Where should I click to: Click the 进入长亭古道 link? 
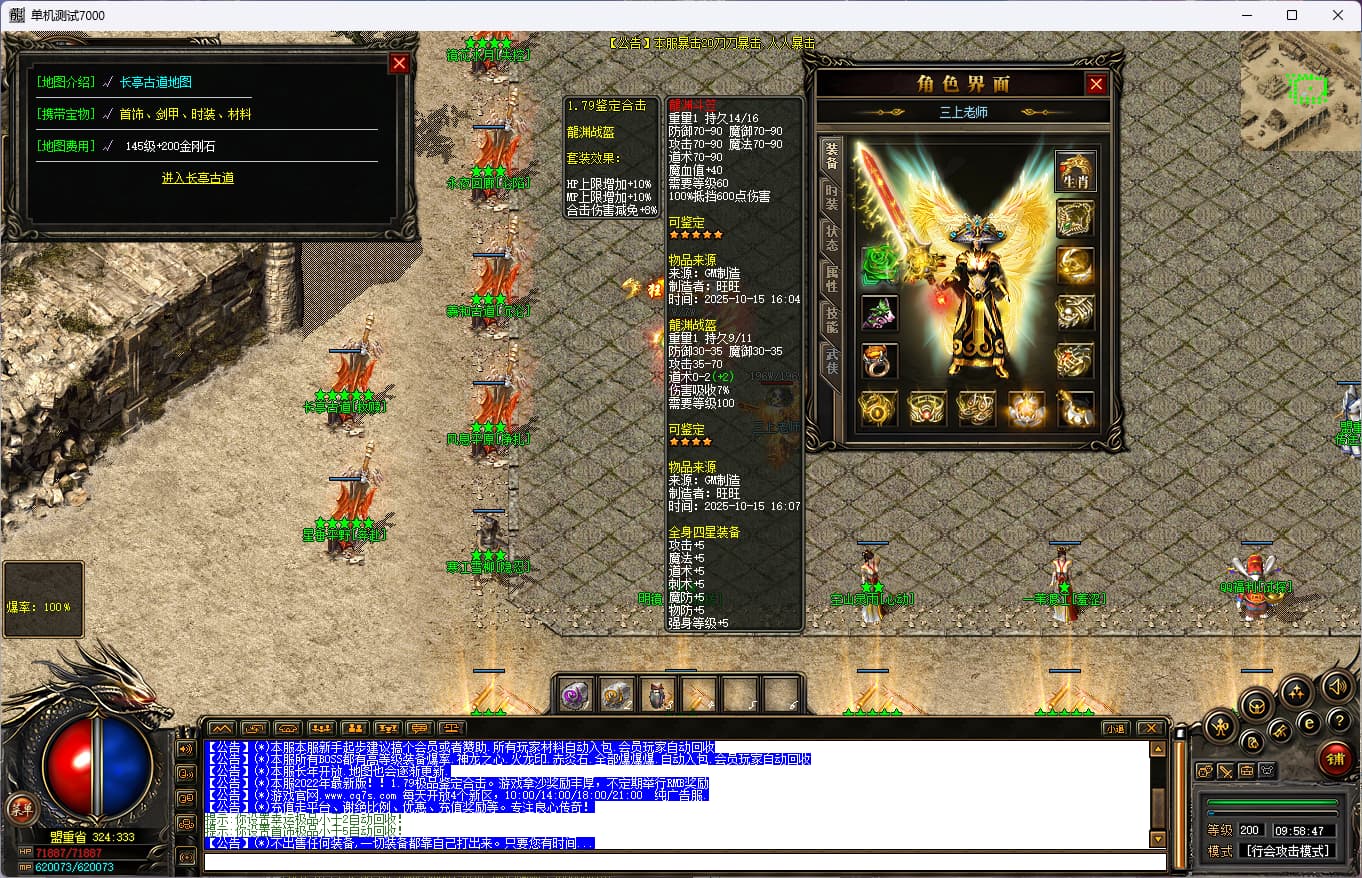point(198,178)
